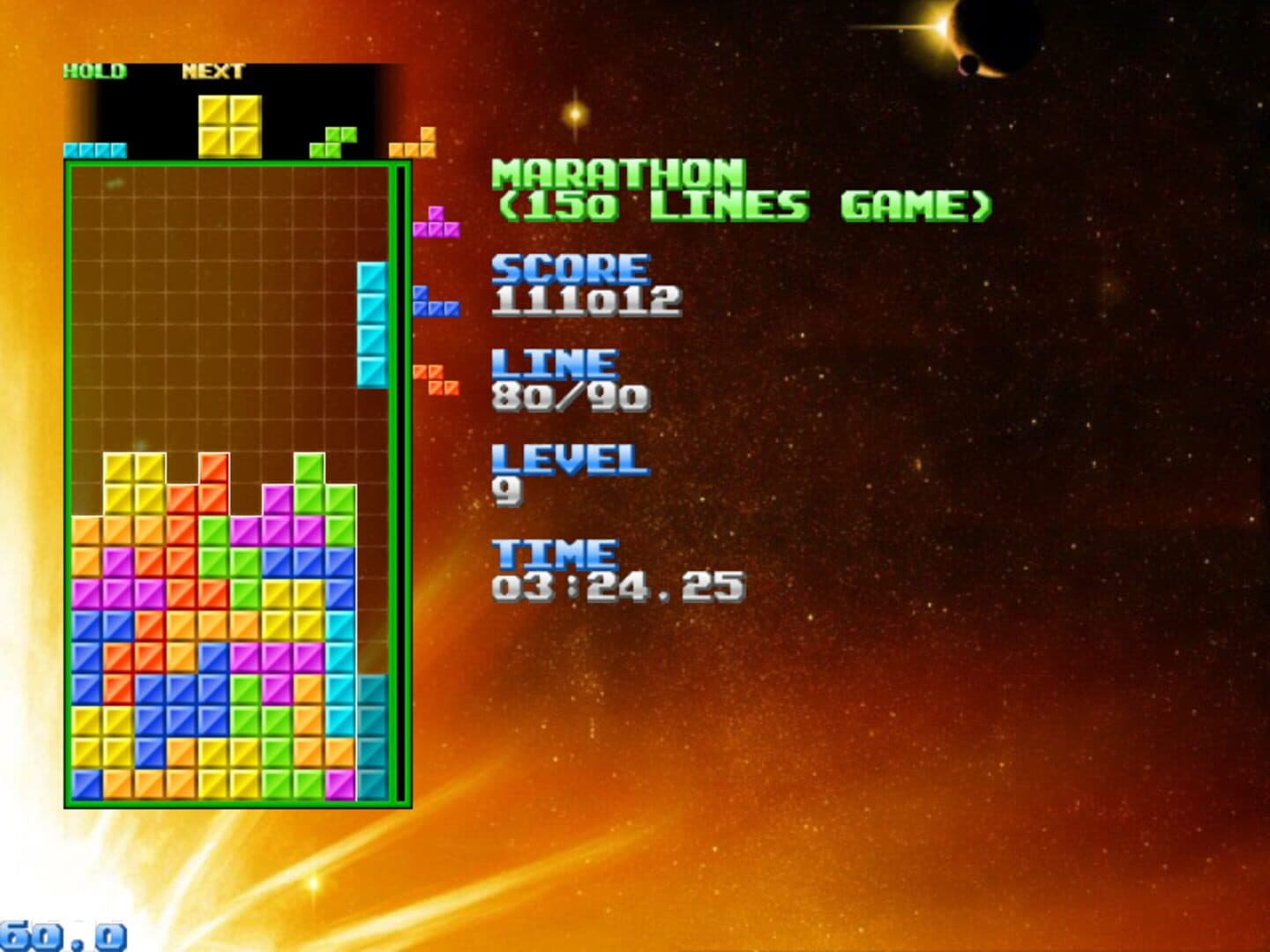1270x952 pixels.
Task: Click the yellow O piece under Next
Action: pyautogui.click(x=229, y=126)
